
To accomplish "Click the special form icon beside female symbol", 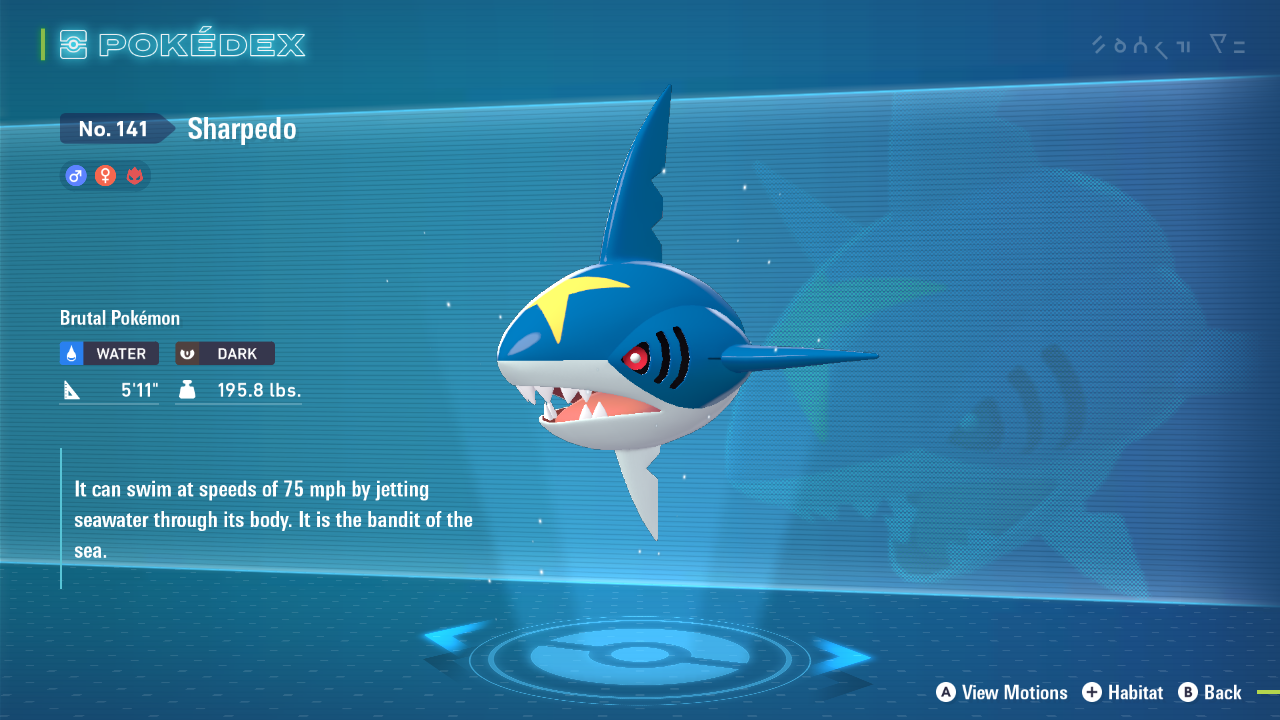I will tap(135, 176).
